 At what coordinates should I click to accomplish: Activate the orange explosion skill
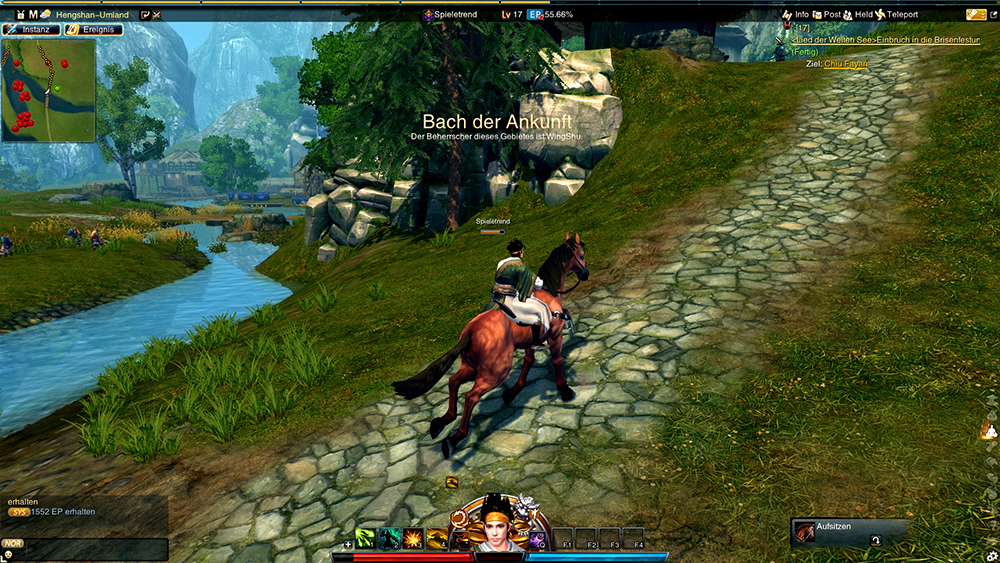click(x=413, y=538)
